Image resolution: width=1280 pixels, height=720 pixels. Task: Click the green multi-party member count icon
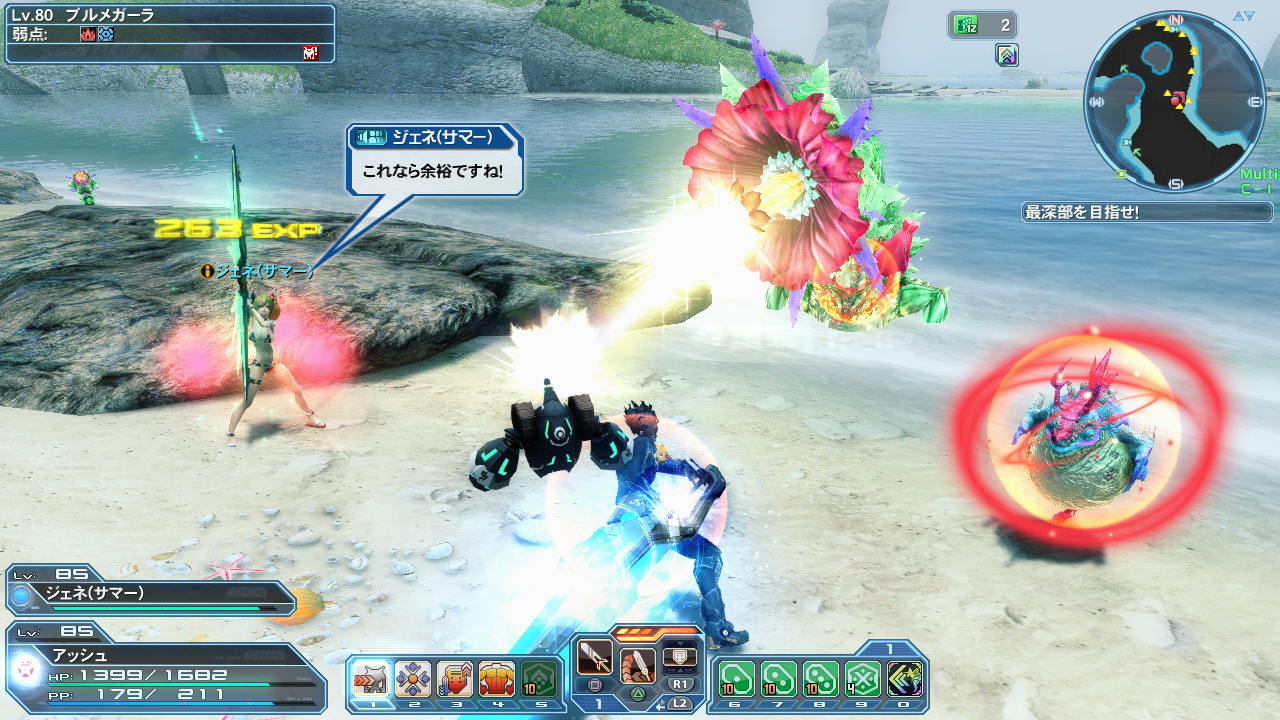[965, 25]
